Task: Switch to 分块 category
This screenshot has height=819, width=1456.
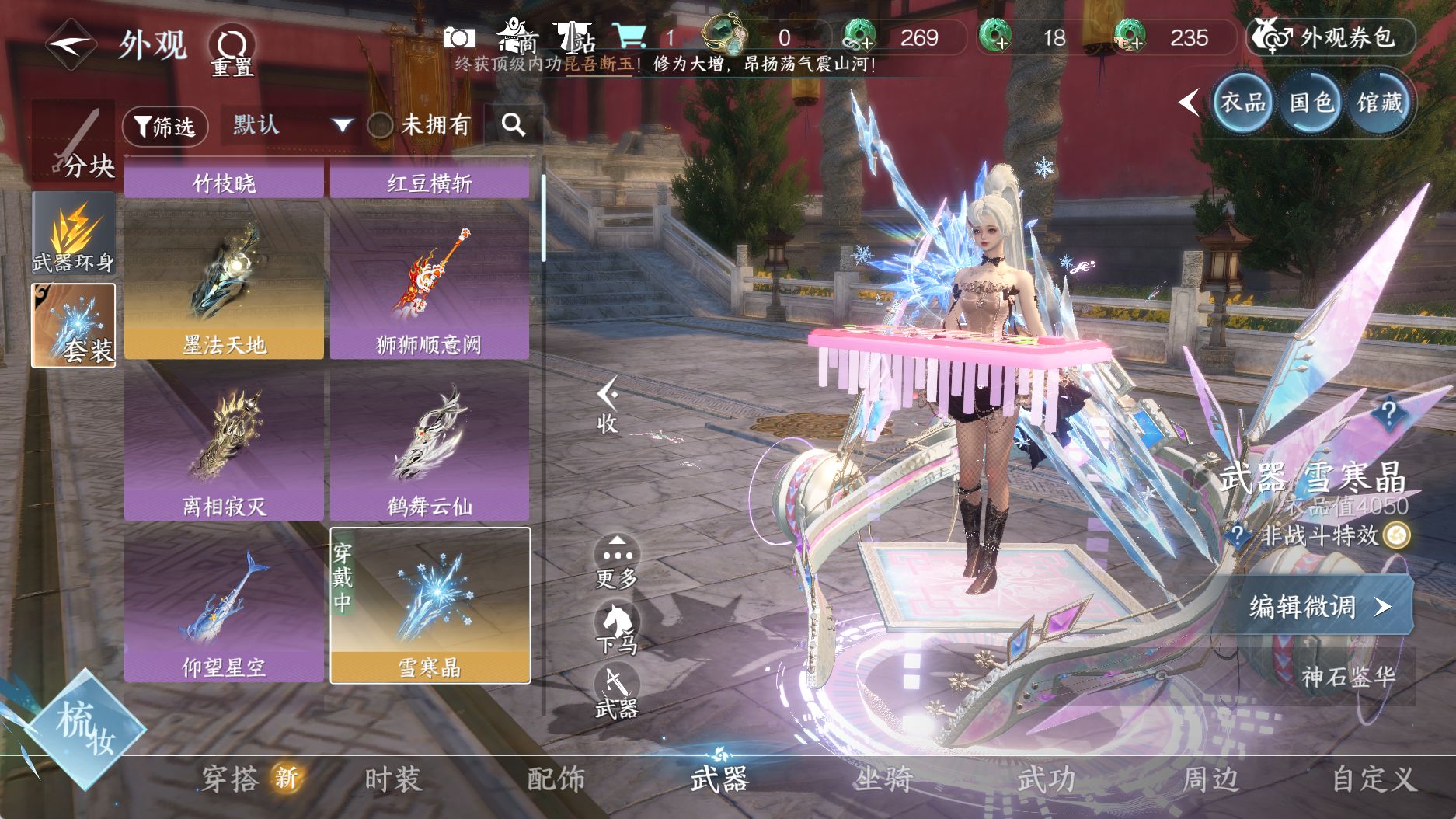Action: (73, 141)
